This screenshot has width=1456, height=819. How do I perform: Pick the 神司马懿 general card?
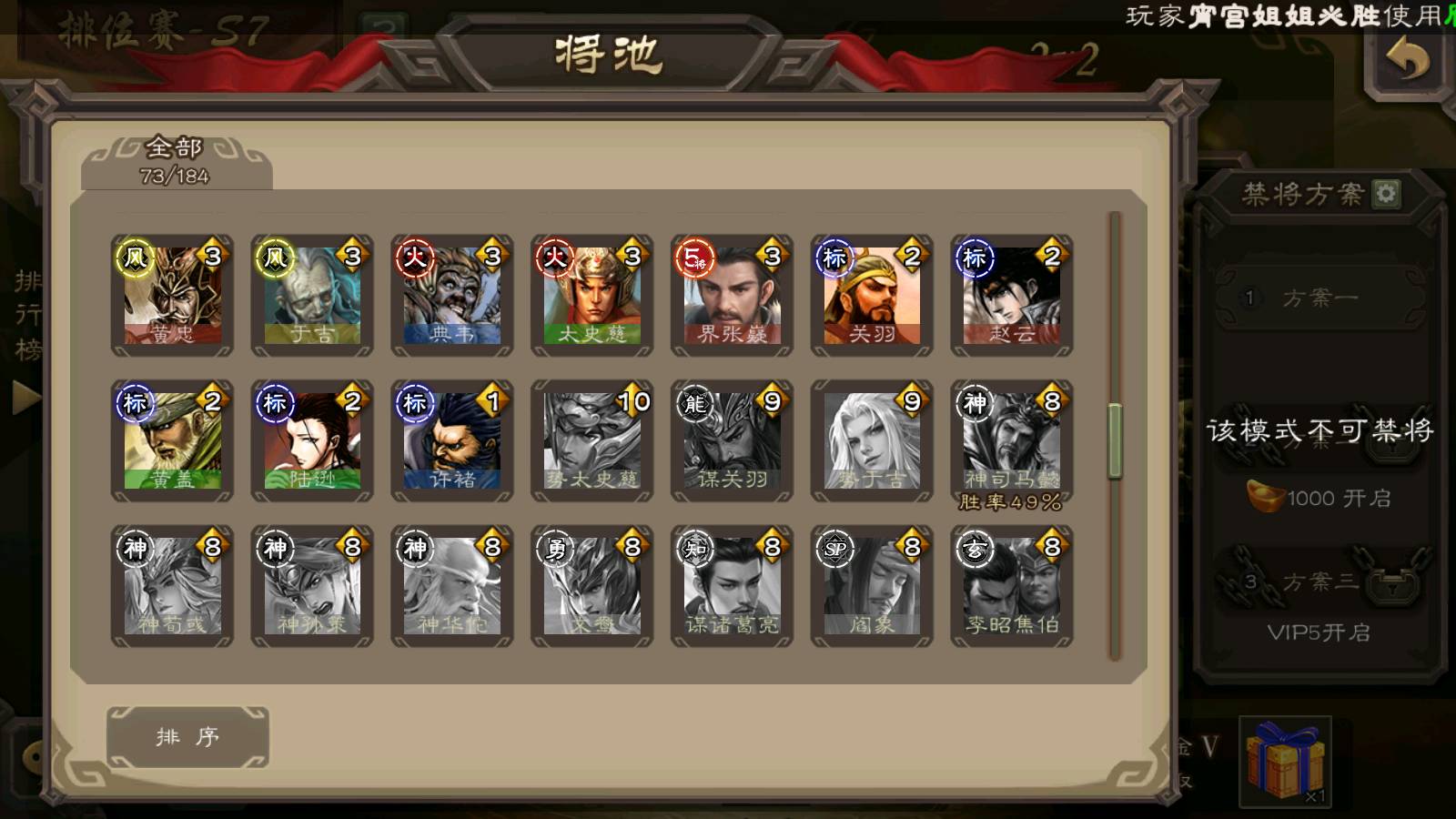point(1012,440)
